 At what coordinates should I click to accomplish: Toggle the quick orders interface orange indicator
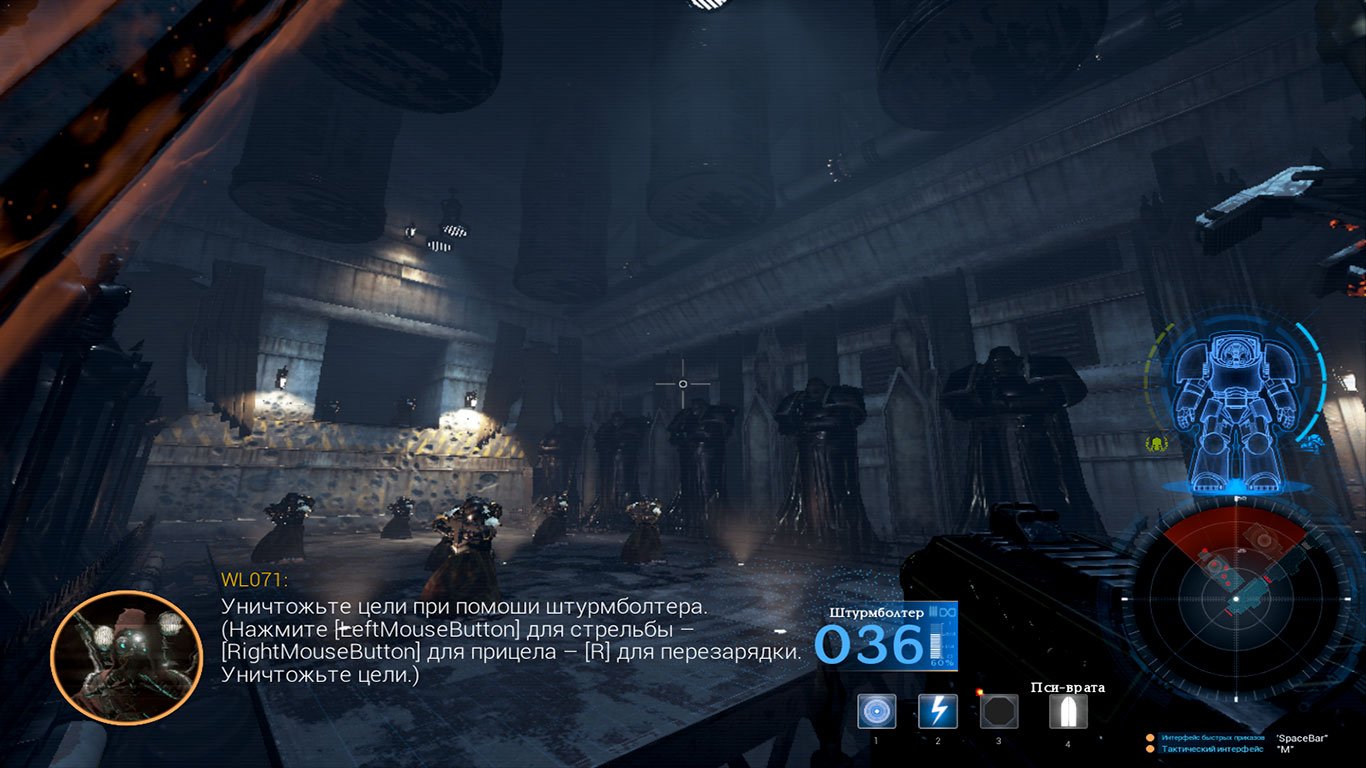click(x=1150, y=737)
